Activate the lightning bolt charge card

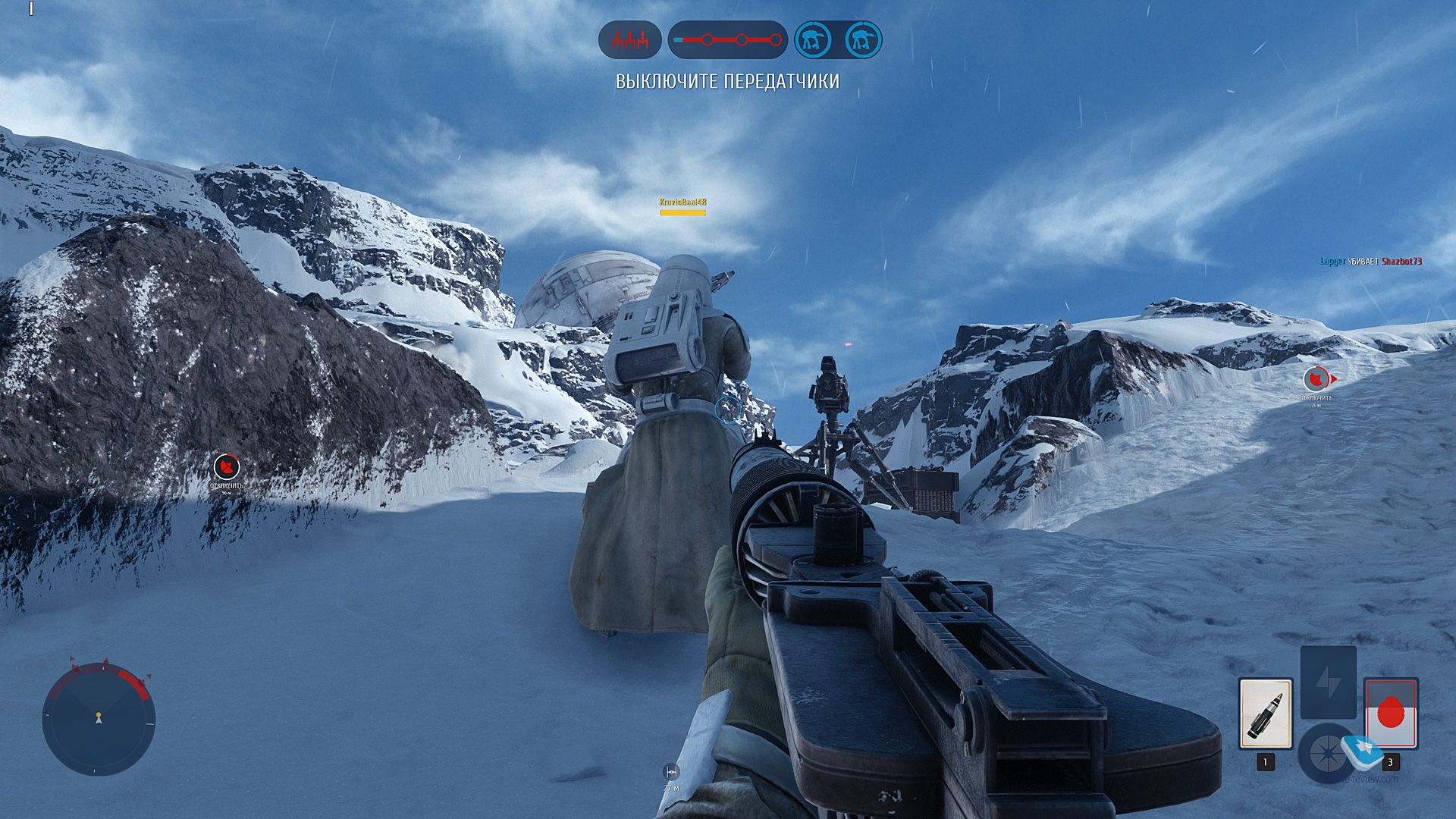coord(1328,682)
